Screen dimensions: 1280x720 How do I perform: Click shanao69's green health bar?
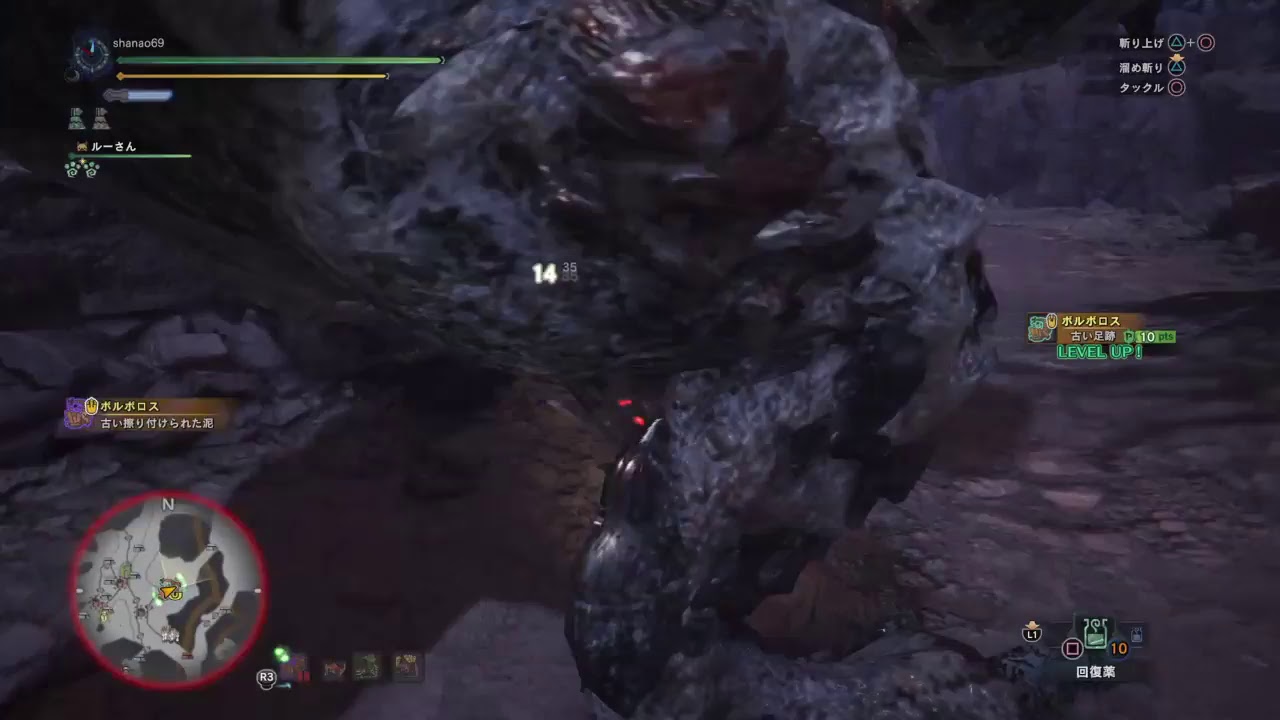pos(275,60)
